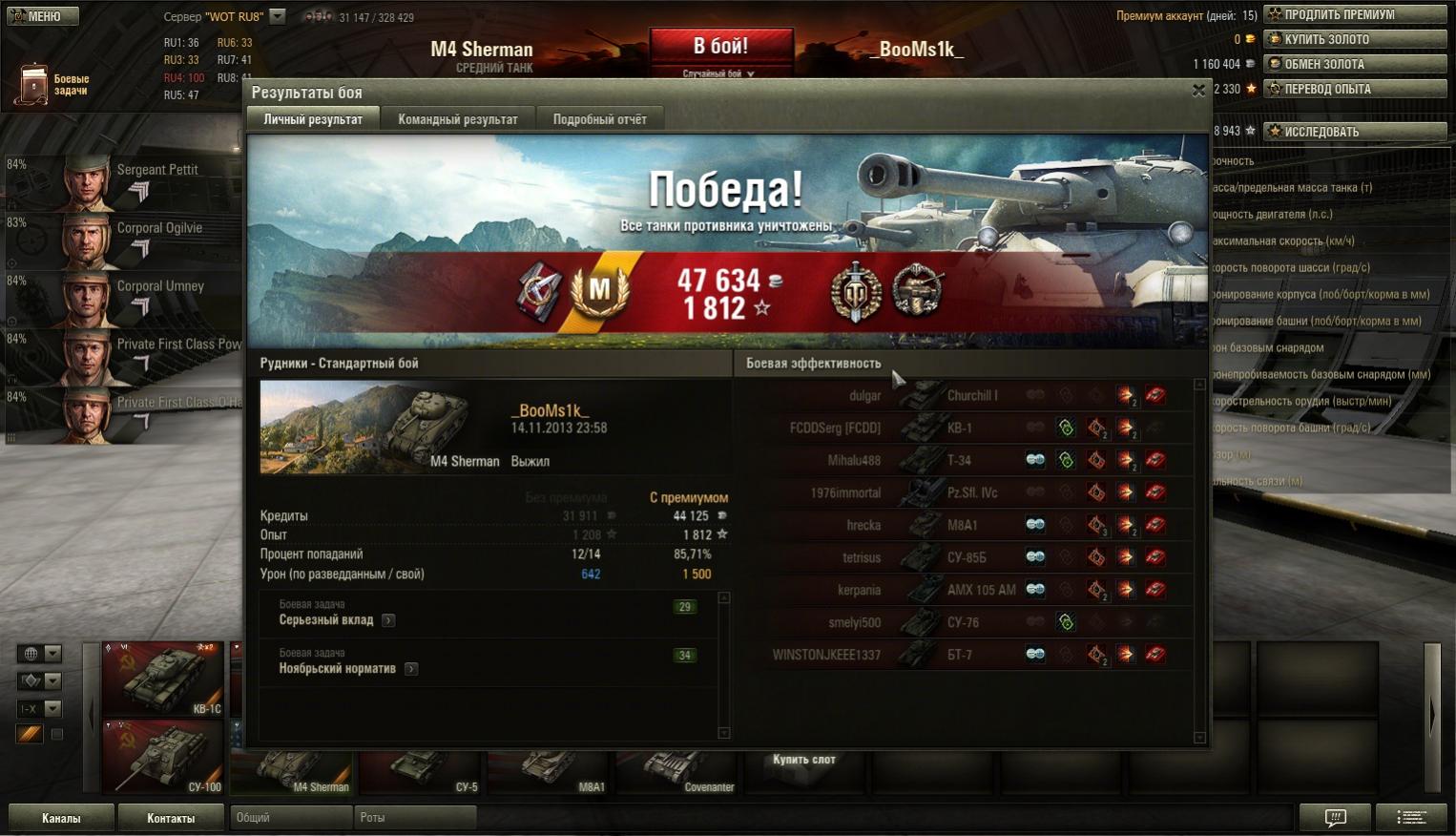
Task: Open the Контакты contacts list
Action: [x=171, y=818]
